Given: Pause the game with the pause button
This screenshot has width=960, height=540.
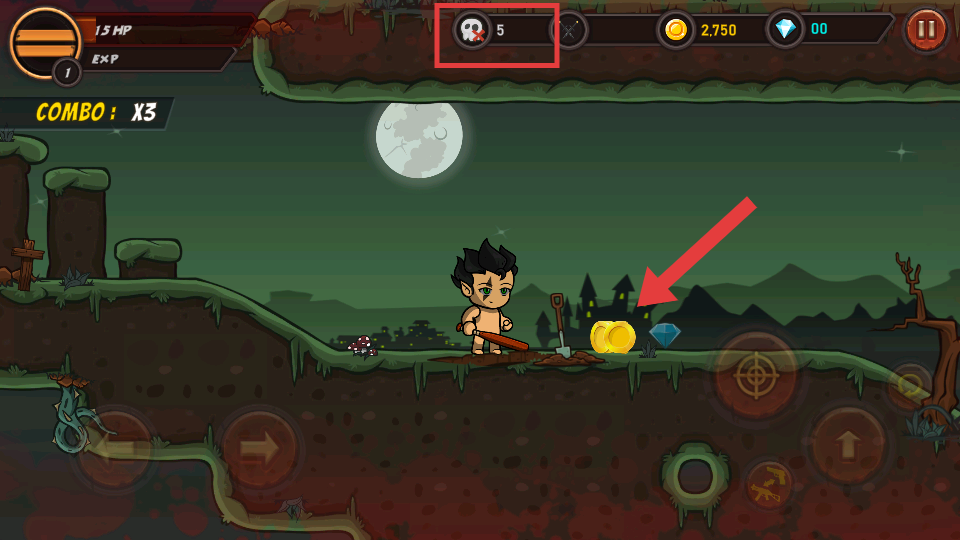Looking at the screenshot, I should (x=926, y=29).
